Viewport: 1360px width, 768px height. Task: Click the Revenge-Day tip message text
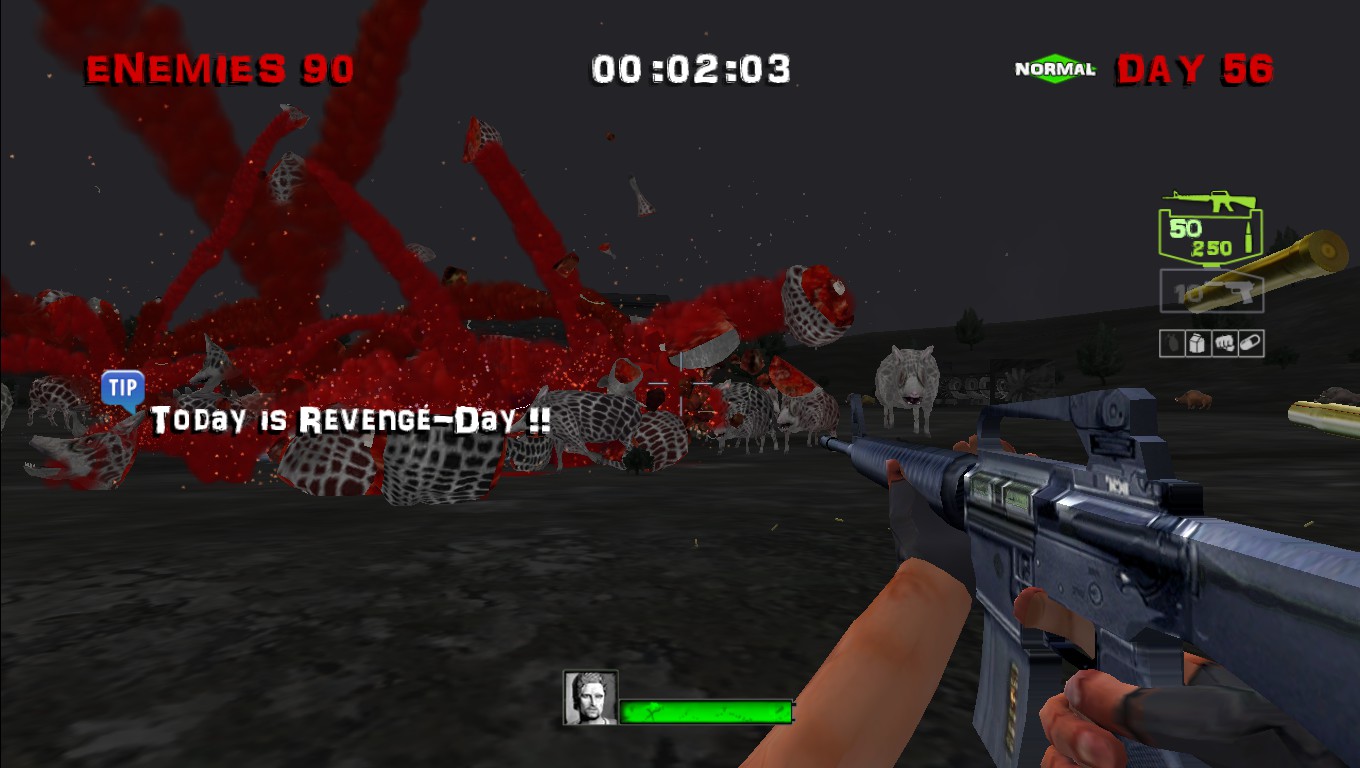[350, 420]
